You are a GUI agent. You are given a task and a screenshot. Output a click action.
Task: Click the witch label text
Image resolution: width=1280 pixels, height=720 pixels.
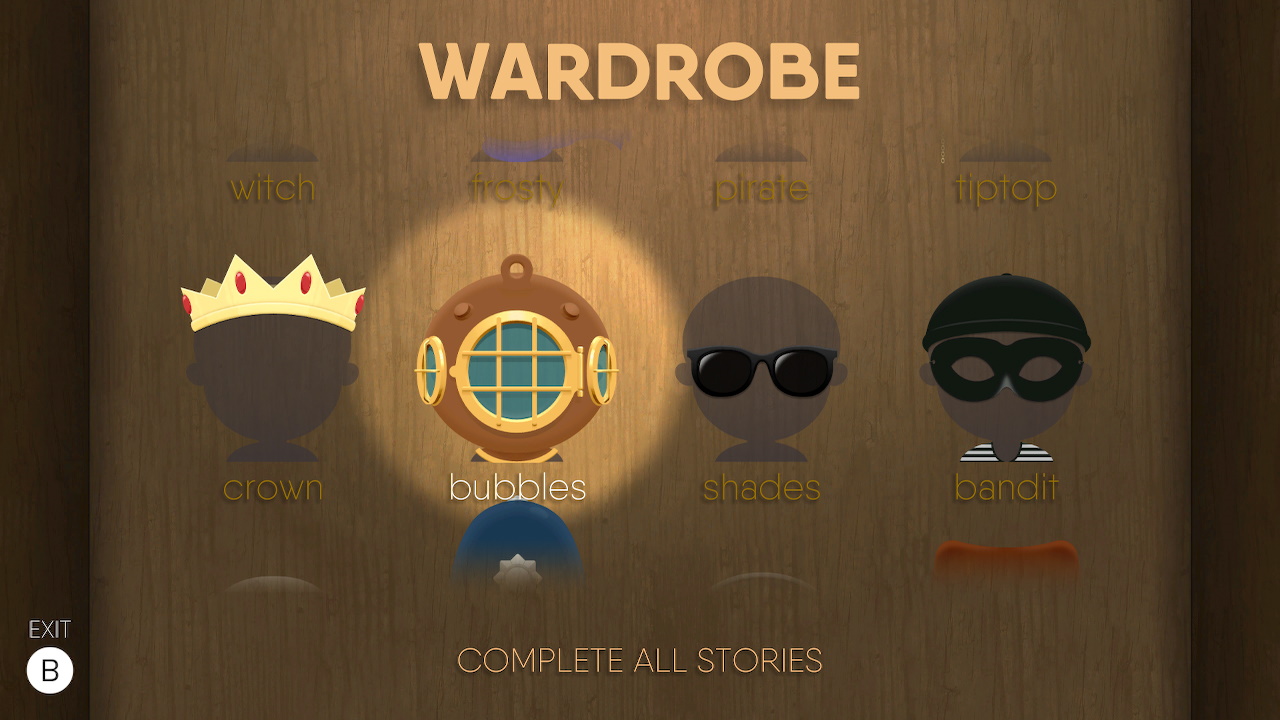tap(273, 187)
